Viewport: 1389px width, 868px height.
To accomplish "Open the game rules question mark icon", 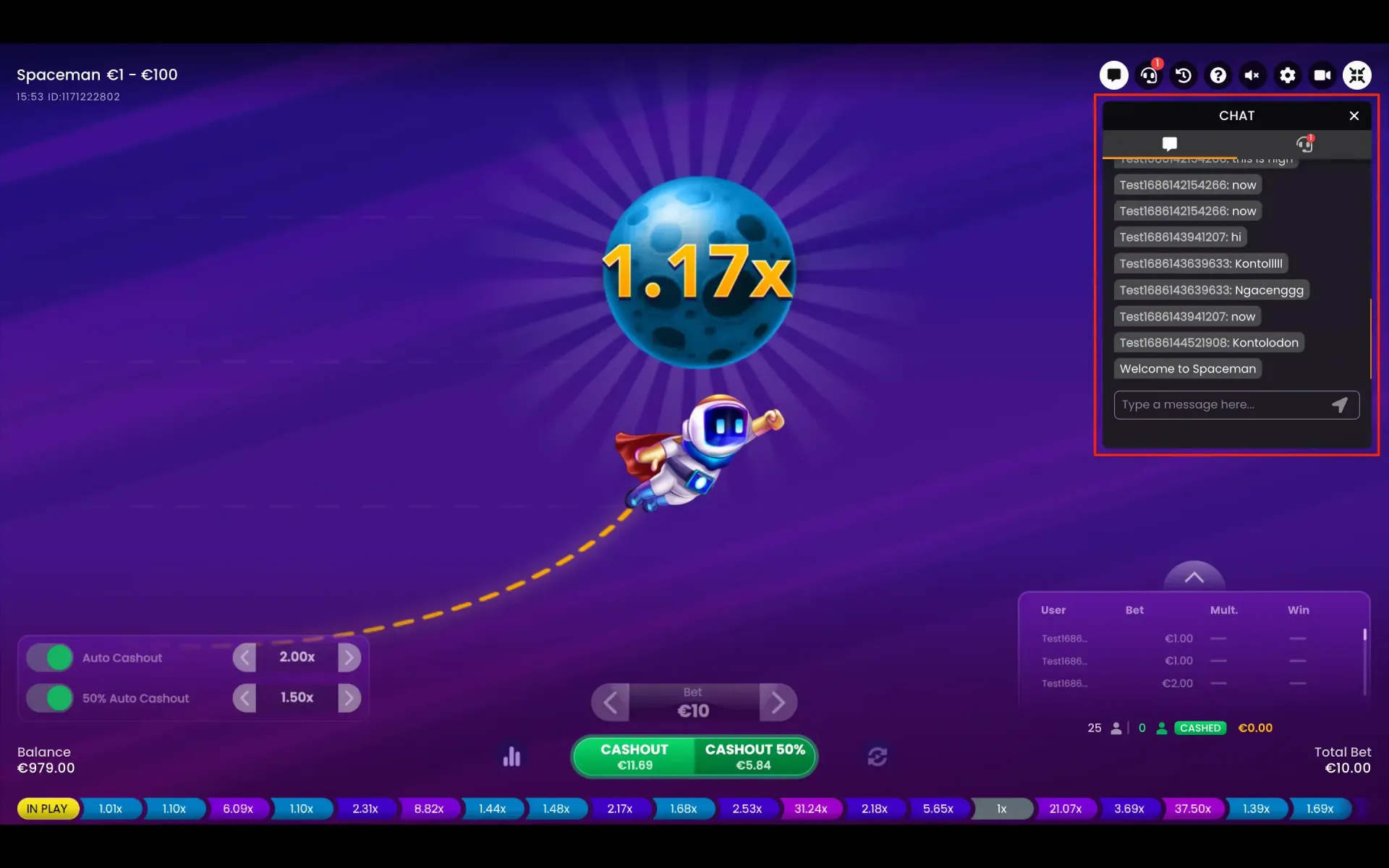I will [1218, 75].
